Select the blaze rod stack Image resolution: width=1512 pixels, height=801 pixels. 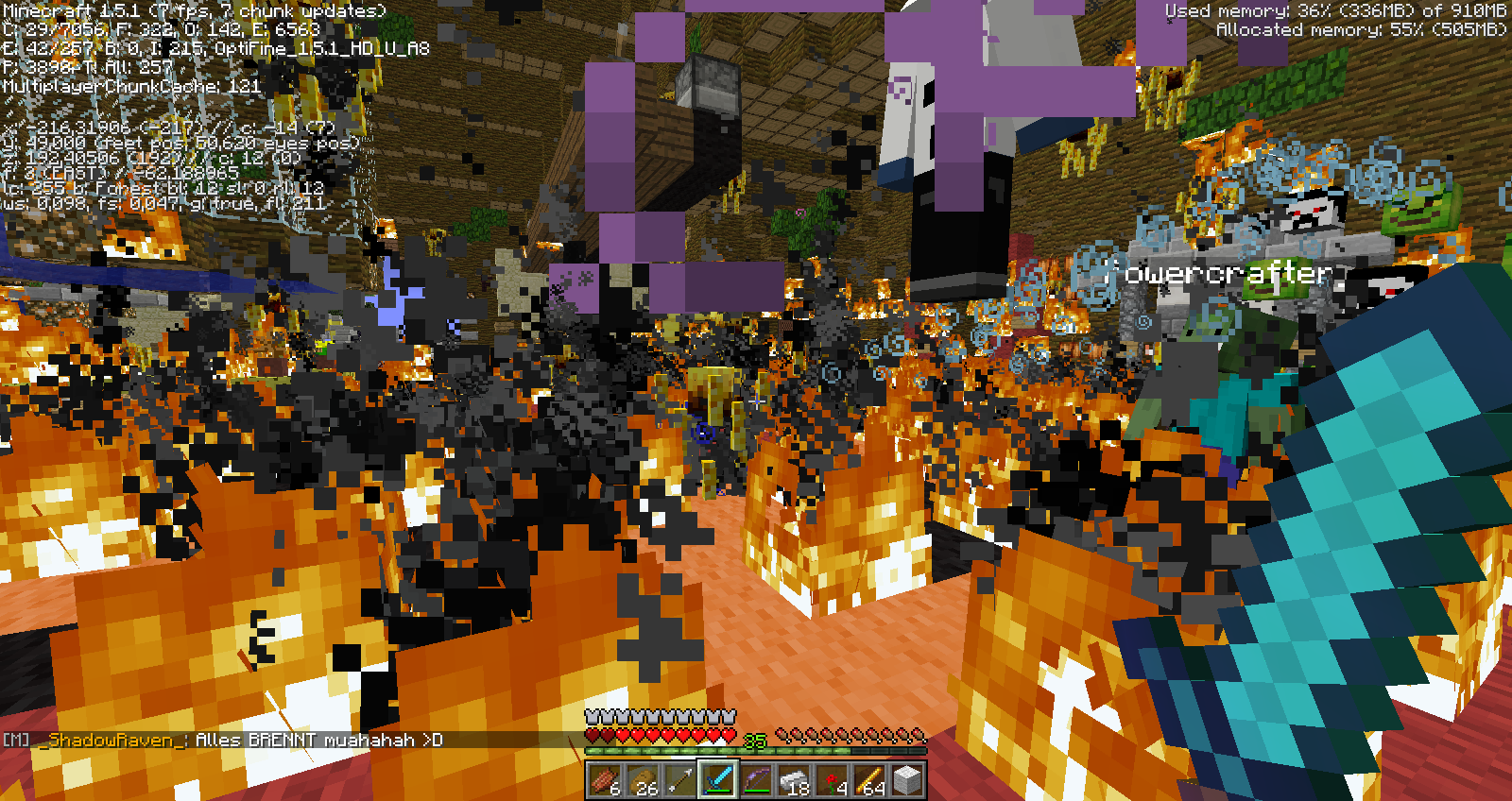tap(869, 780)
